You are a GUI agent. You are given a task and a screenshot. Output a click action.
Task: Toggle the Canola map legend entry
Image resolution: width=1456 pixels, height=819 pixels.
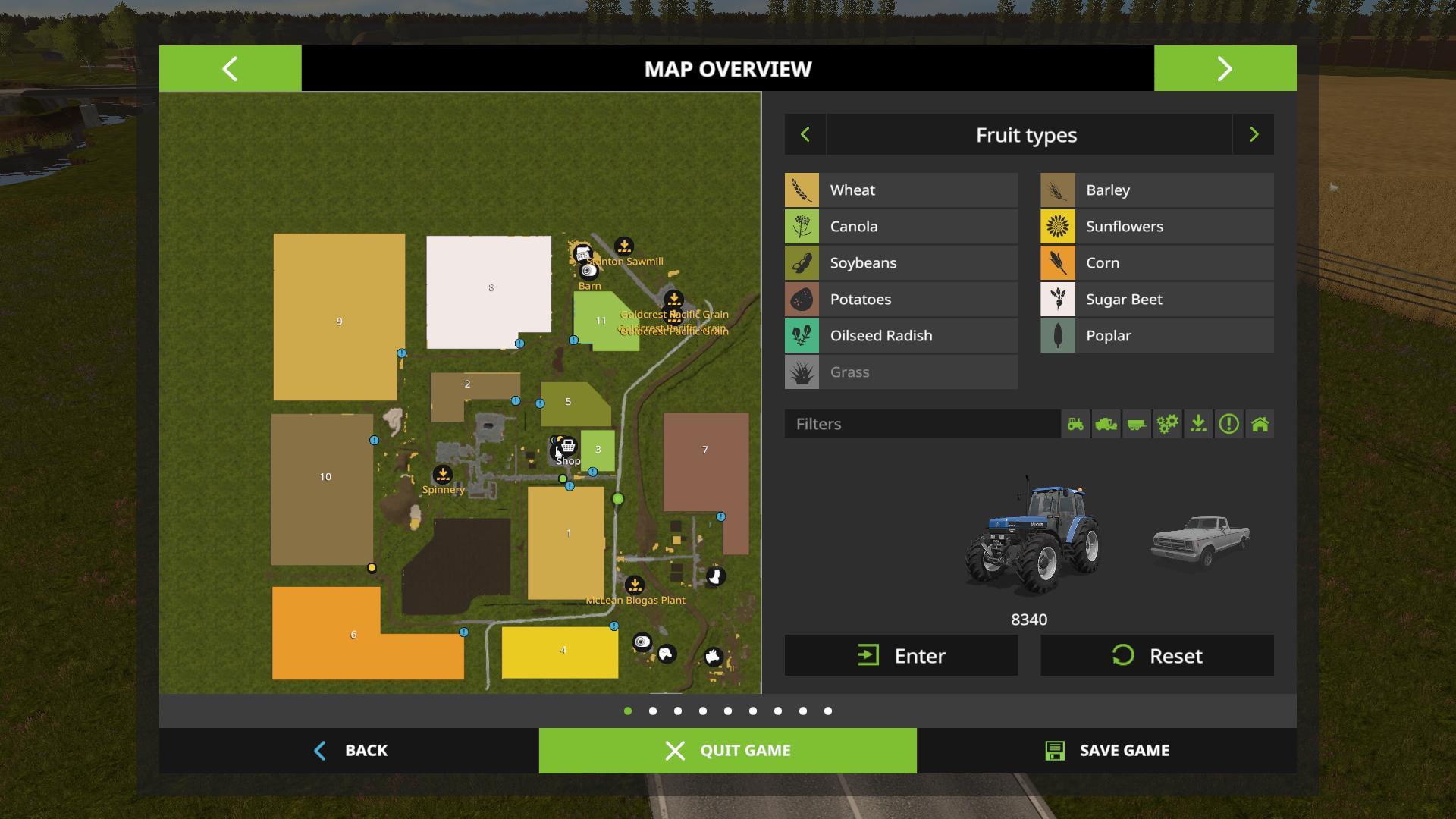901,227
